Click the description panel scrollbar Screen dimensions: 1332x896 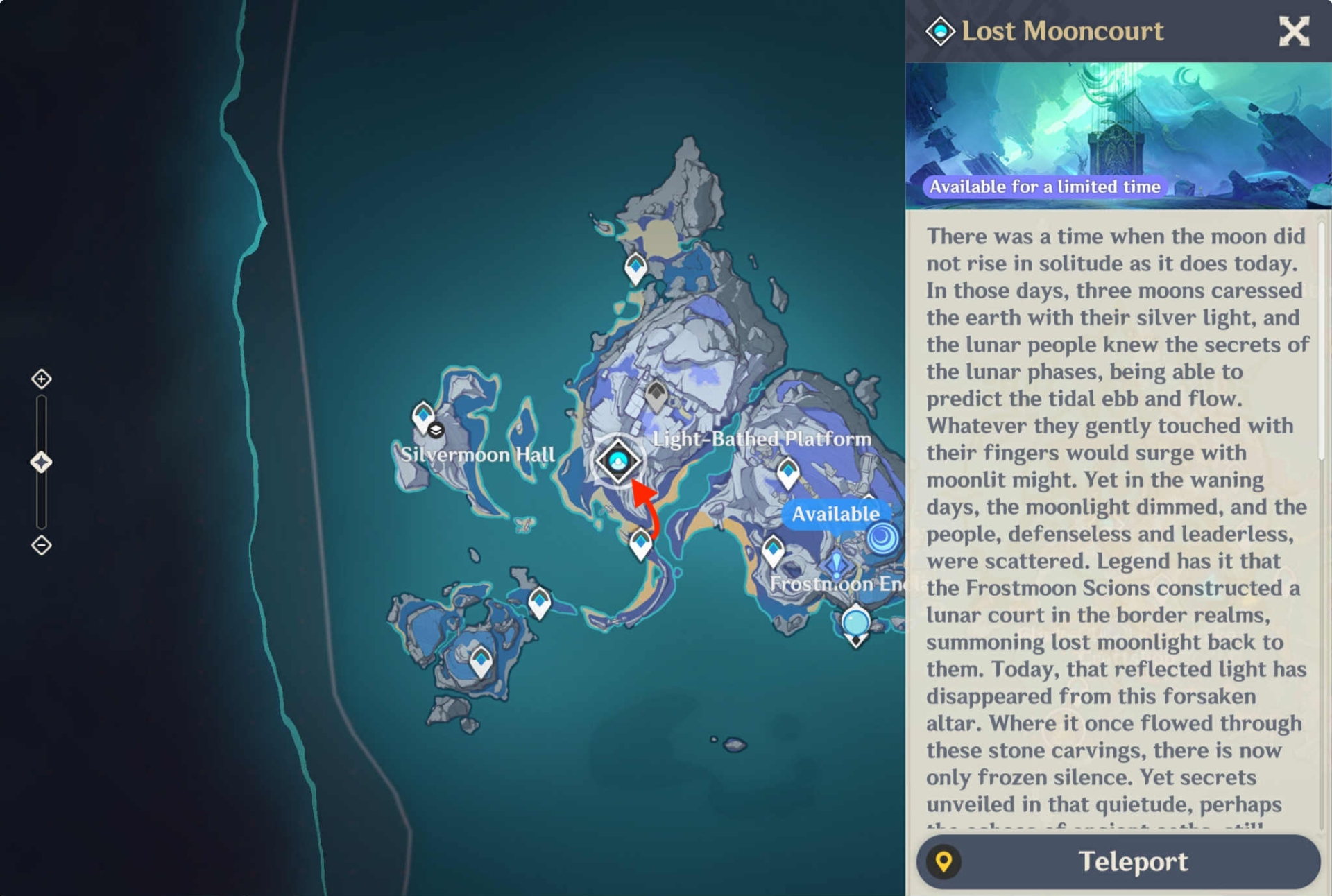(1322, 340)
